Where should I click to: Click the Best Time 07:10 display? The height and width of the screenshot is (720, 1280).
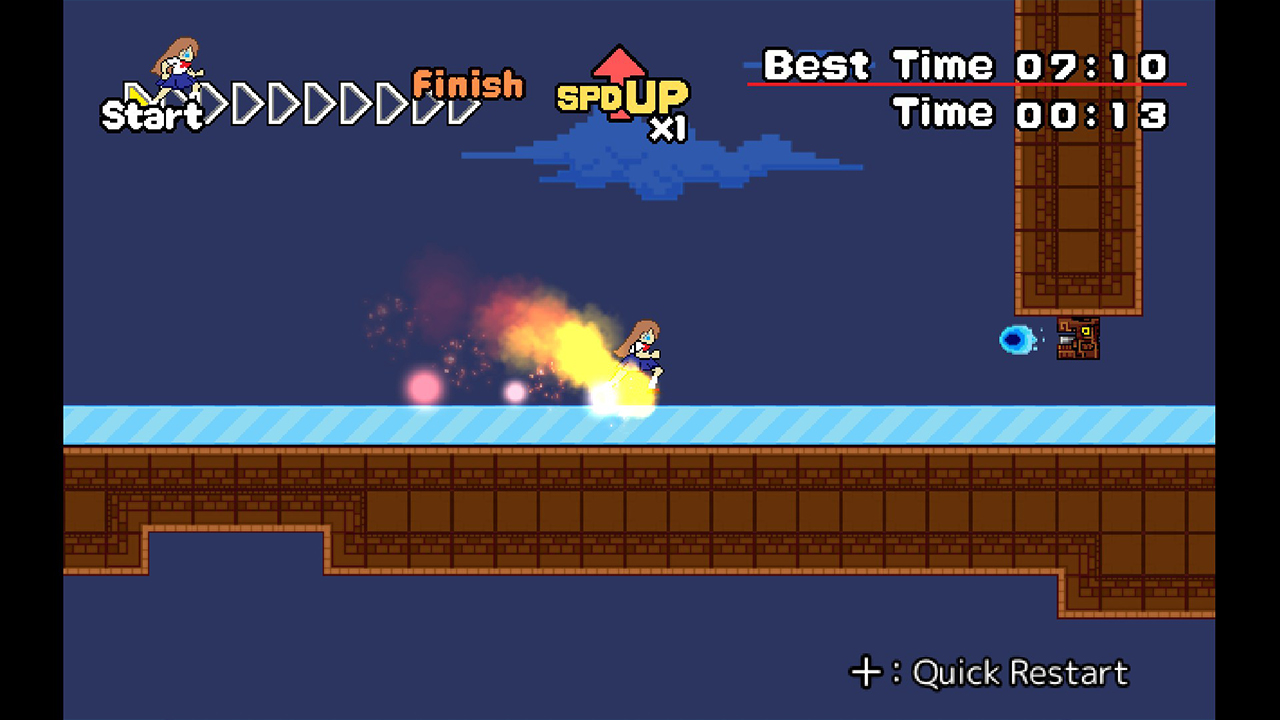[965, 64]
